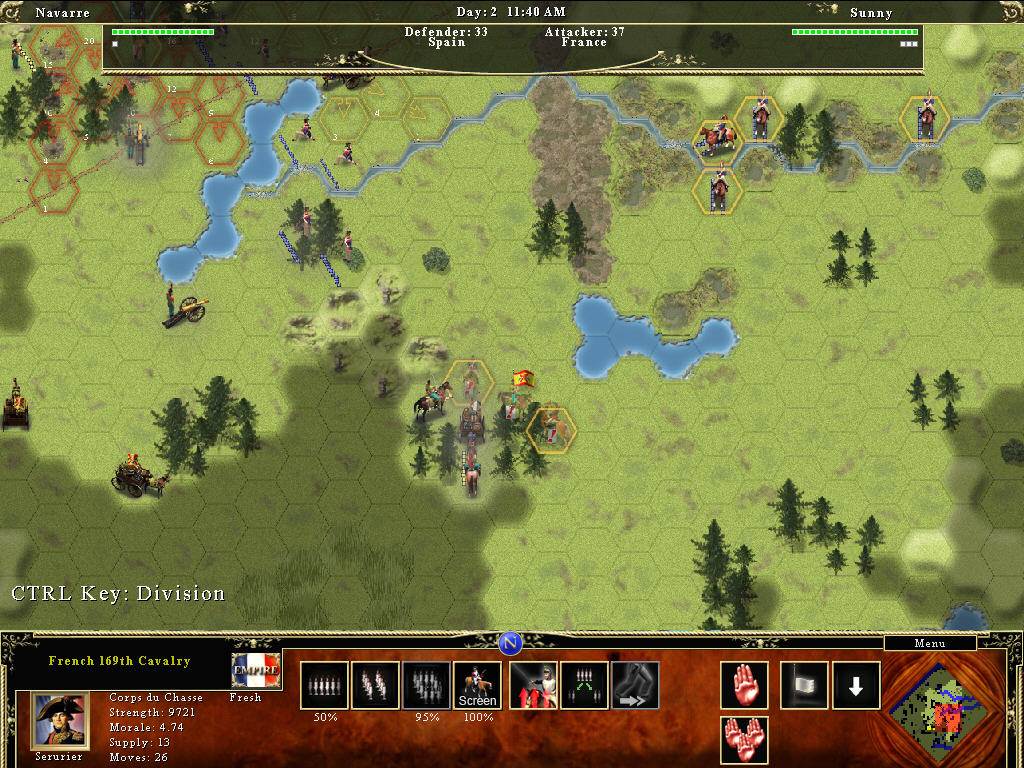Screen dimensions: 1024x768
Task: Select the staggered soldiers formation icon
Action: (375, 686)
